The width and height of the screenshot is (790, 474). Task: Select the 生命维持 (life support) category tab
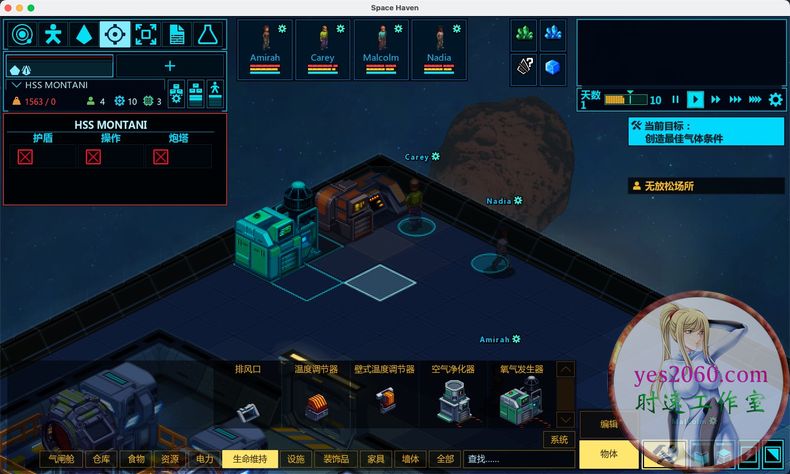point(250,459)
